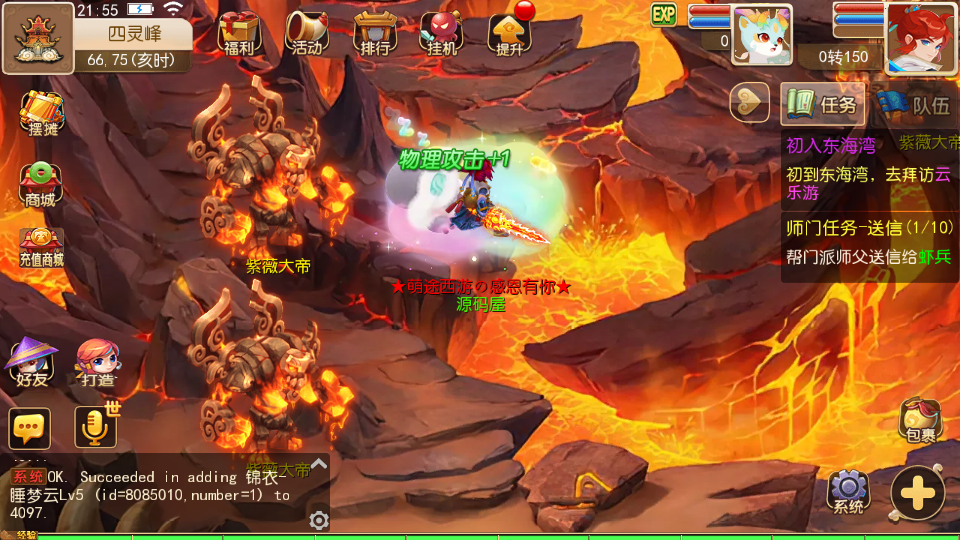Image resolution: width=960 pixels, height=540 pixels.
Task: Open the 系统 system settings gear
Action: pyautogui.click(x=848, y=491)
